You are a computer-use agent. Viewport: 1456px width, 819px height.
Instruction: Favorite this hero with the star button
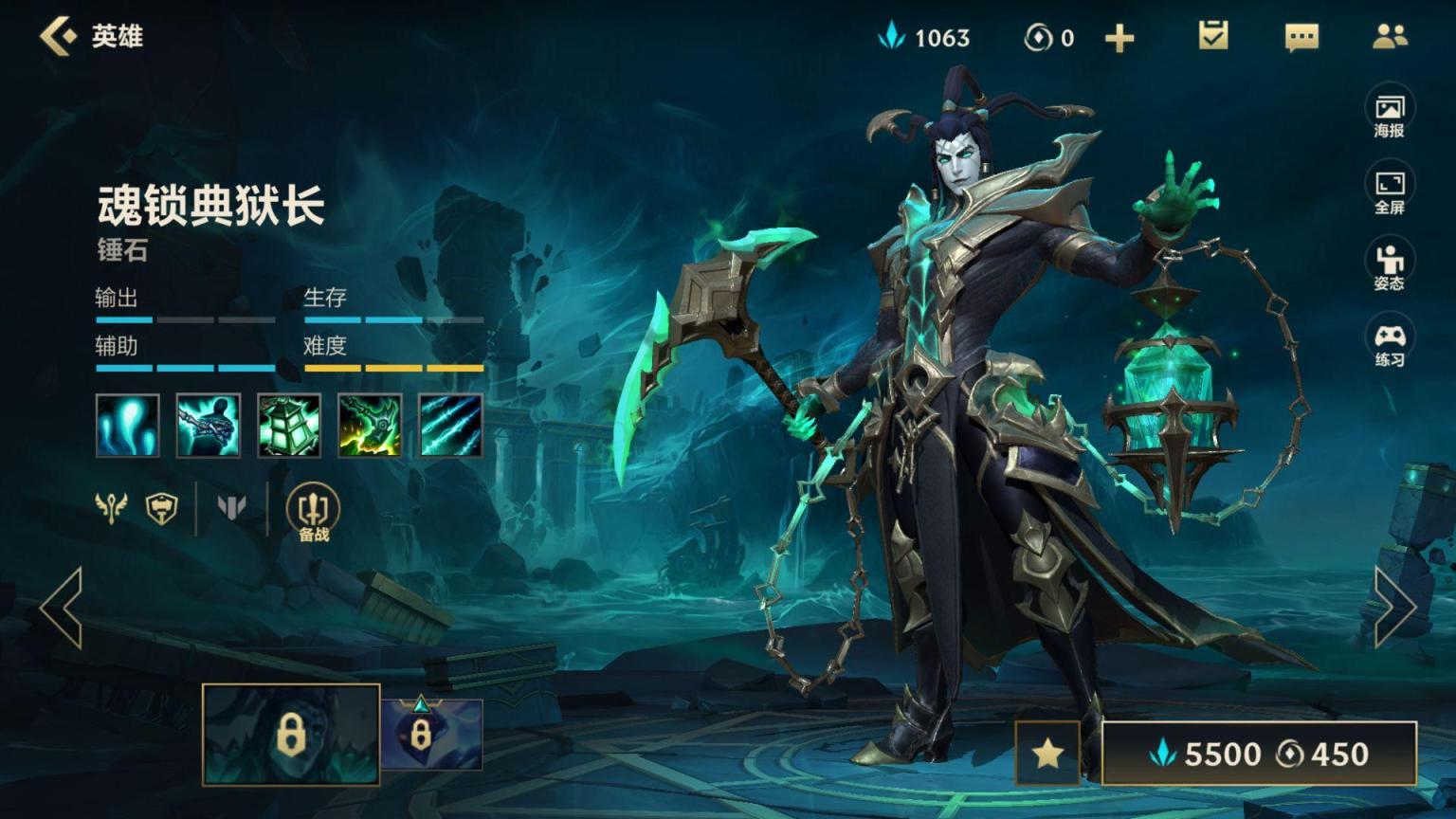coord(1047,754)
